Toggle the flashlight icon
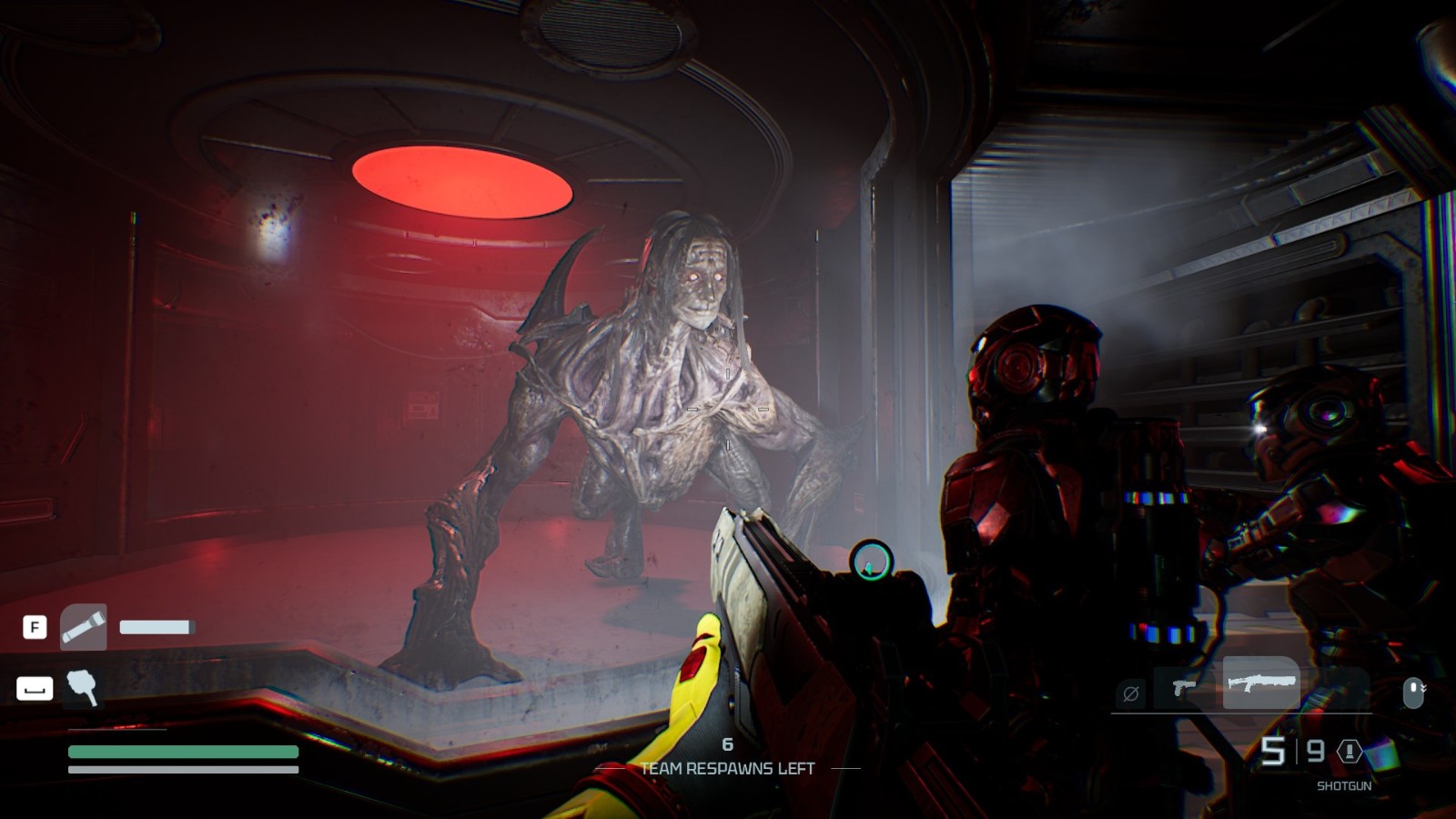 (83, 627)
